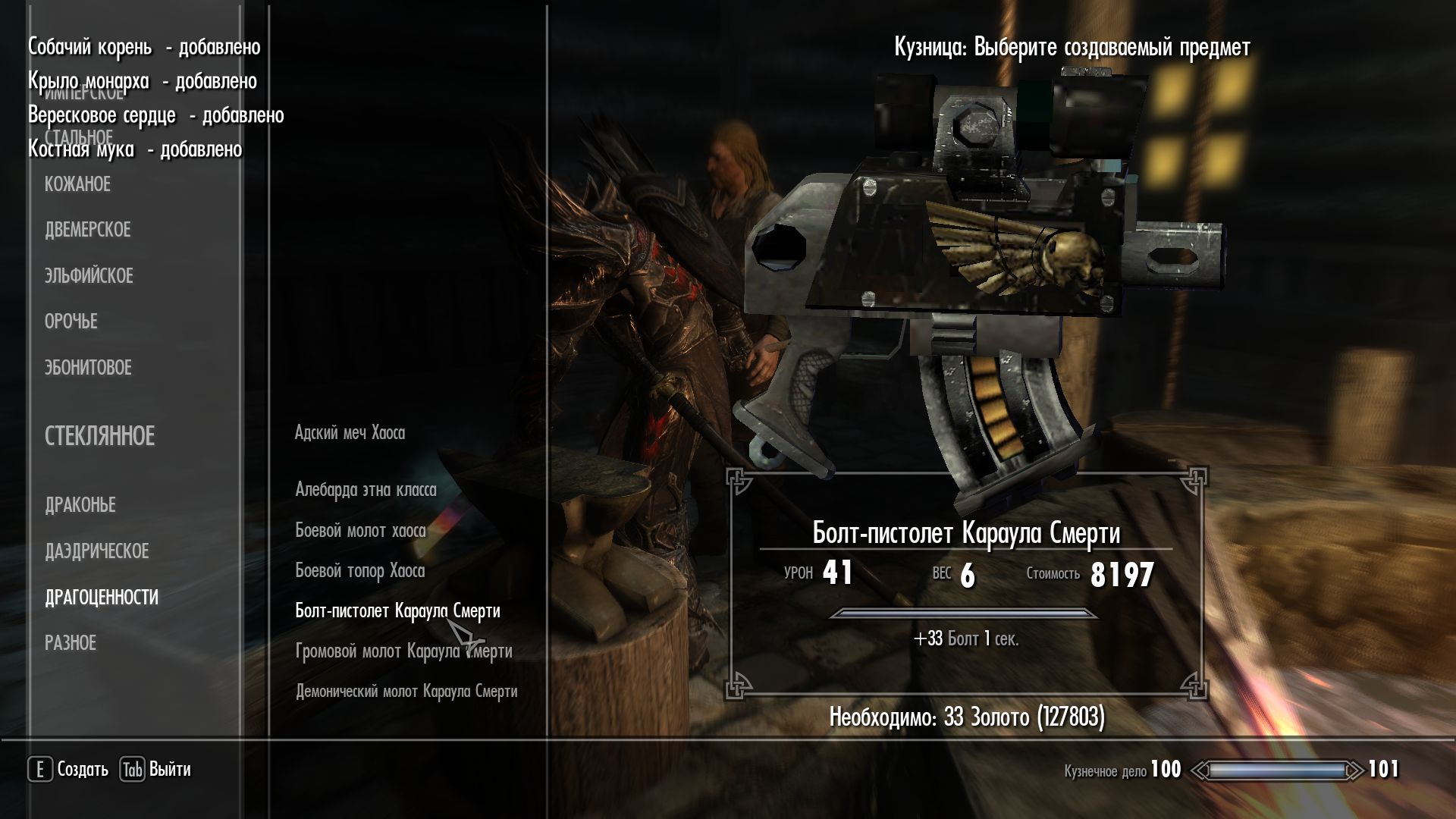Select the Кожаное crafting category
Image resolution: width=1456 pixels, height=819 pixels.
tap(77, 184)
